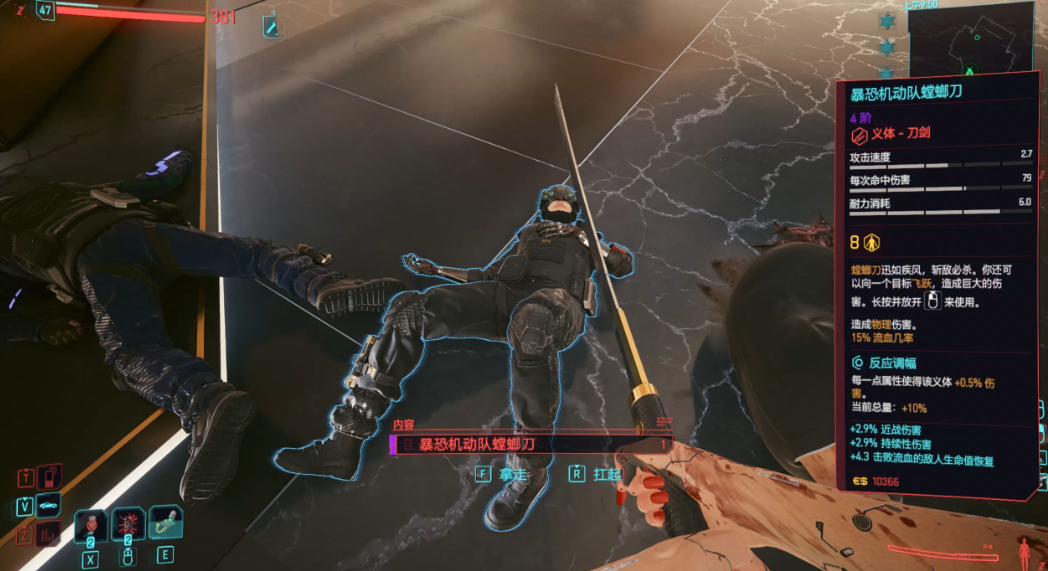Click the vehicle call car icon

[x=48, y=506]
